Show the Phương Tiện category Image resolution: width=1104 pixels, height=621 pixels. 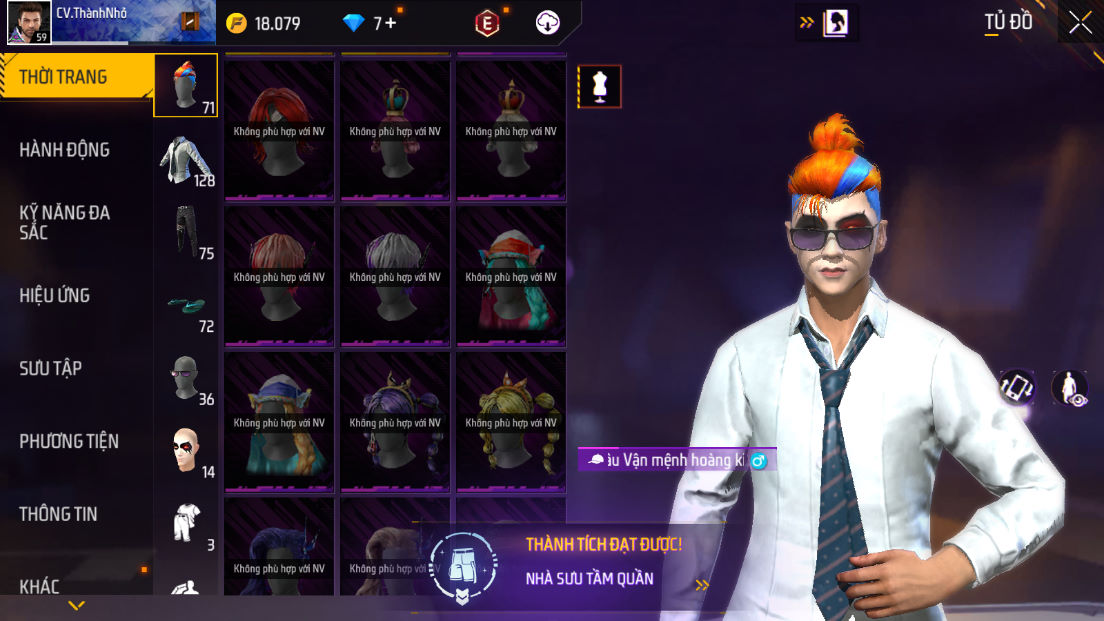point(69,441)
